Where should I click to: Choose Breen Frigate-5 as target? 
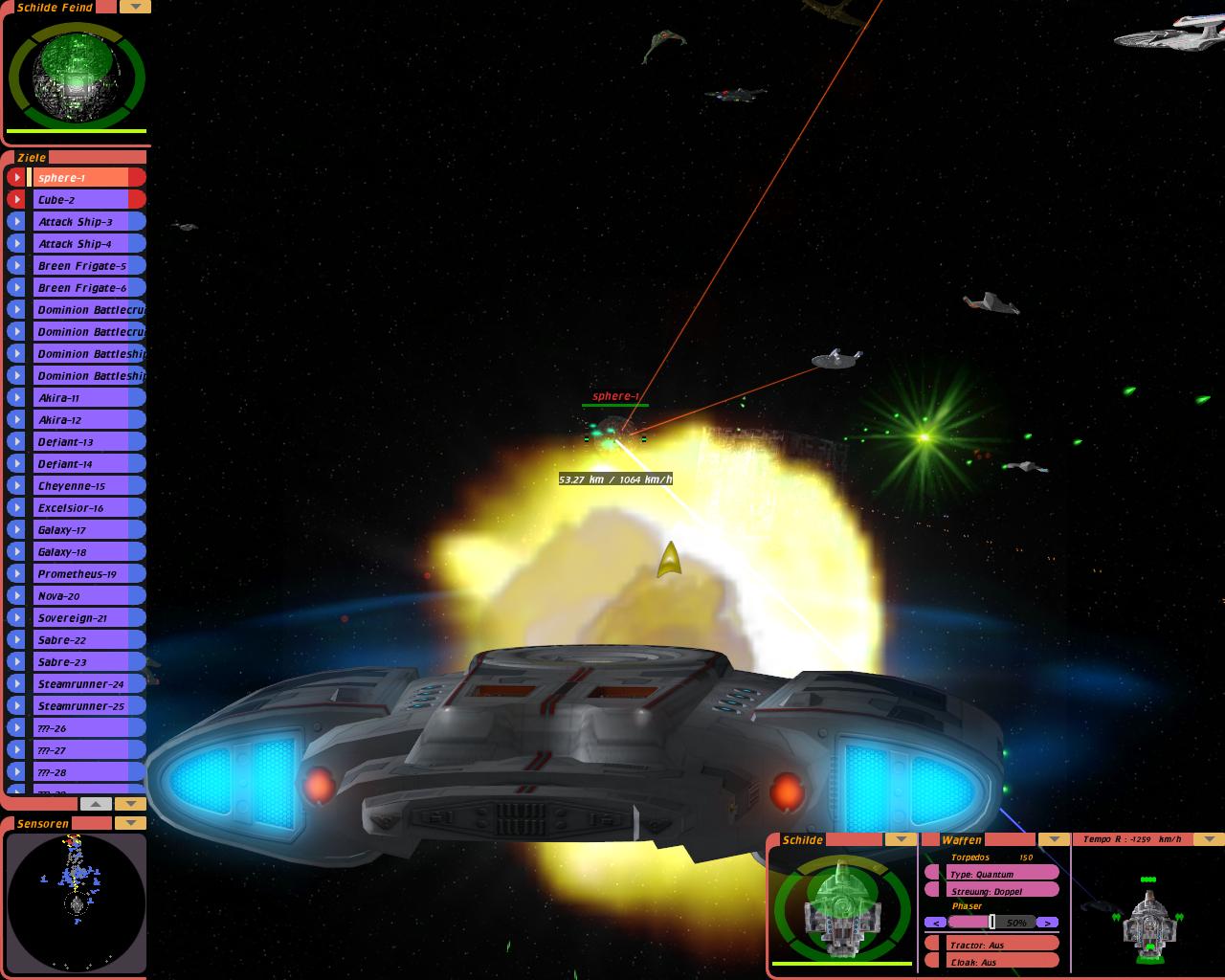(88, 265)
